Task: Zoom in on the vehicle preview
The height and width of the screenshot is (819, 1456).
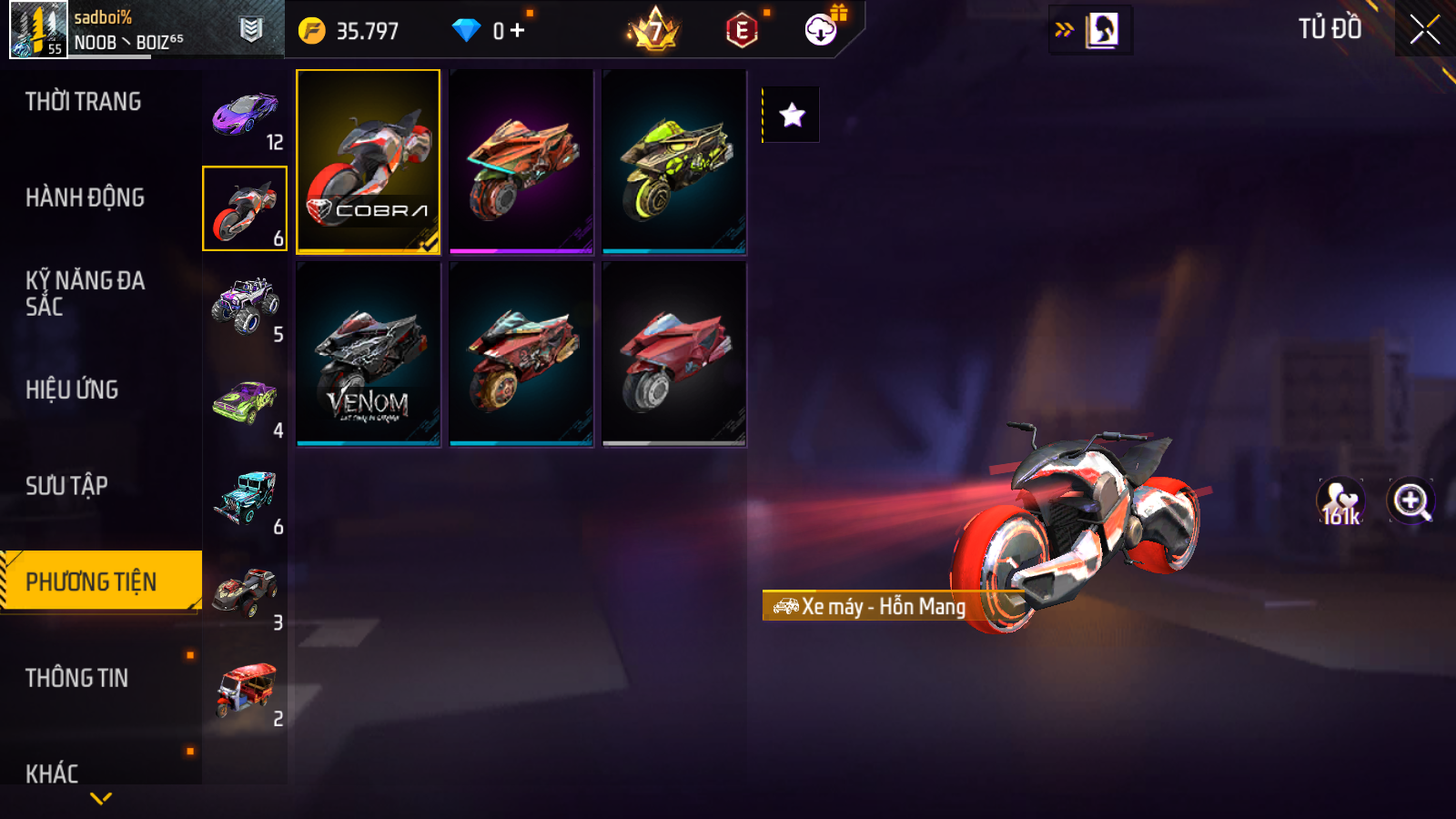Action: click(x=1410, y=501)
